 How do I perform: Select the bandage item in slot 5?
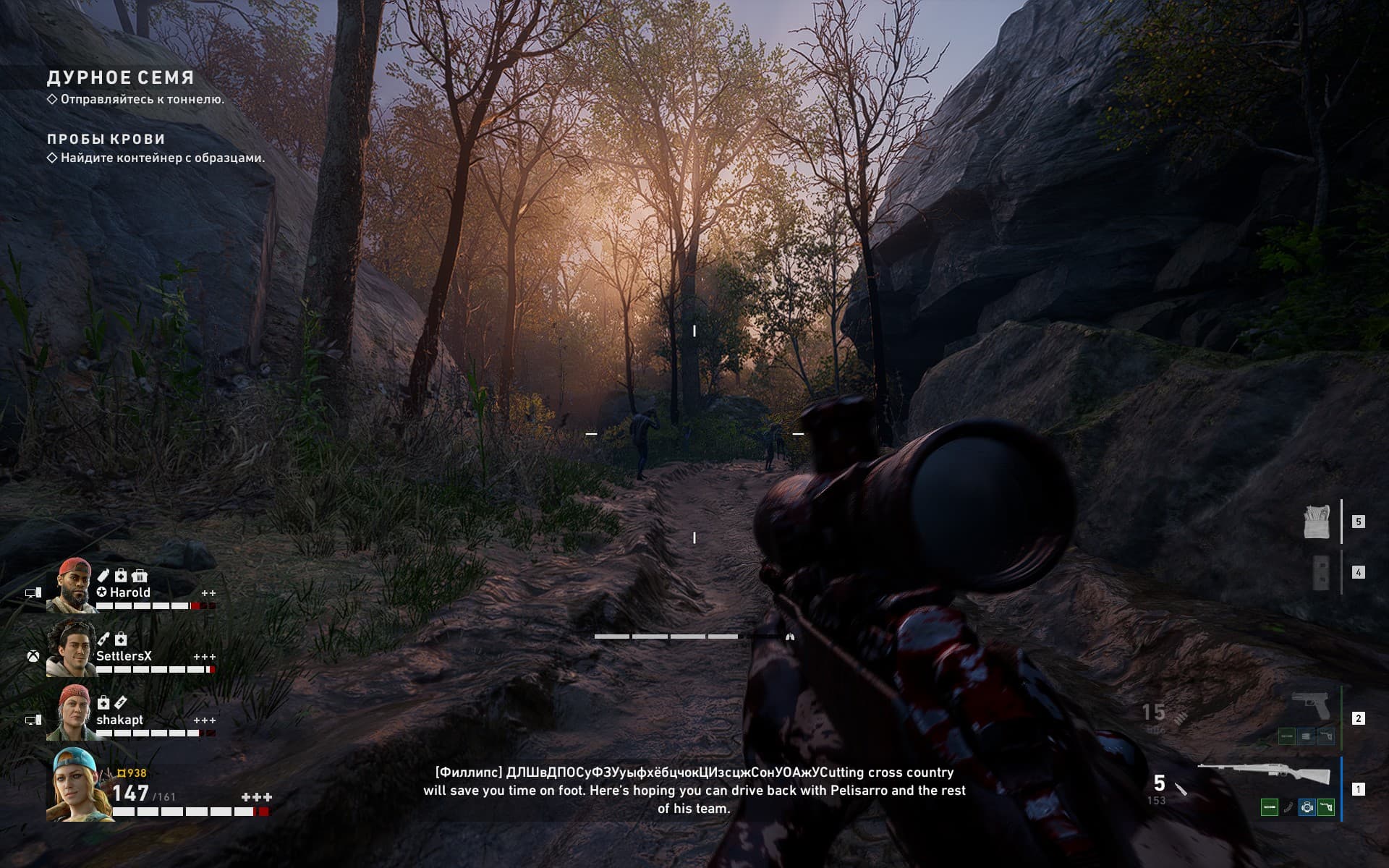[1317, 522]
